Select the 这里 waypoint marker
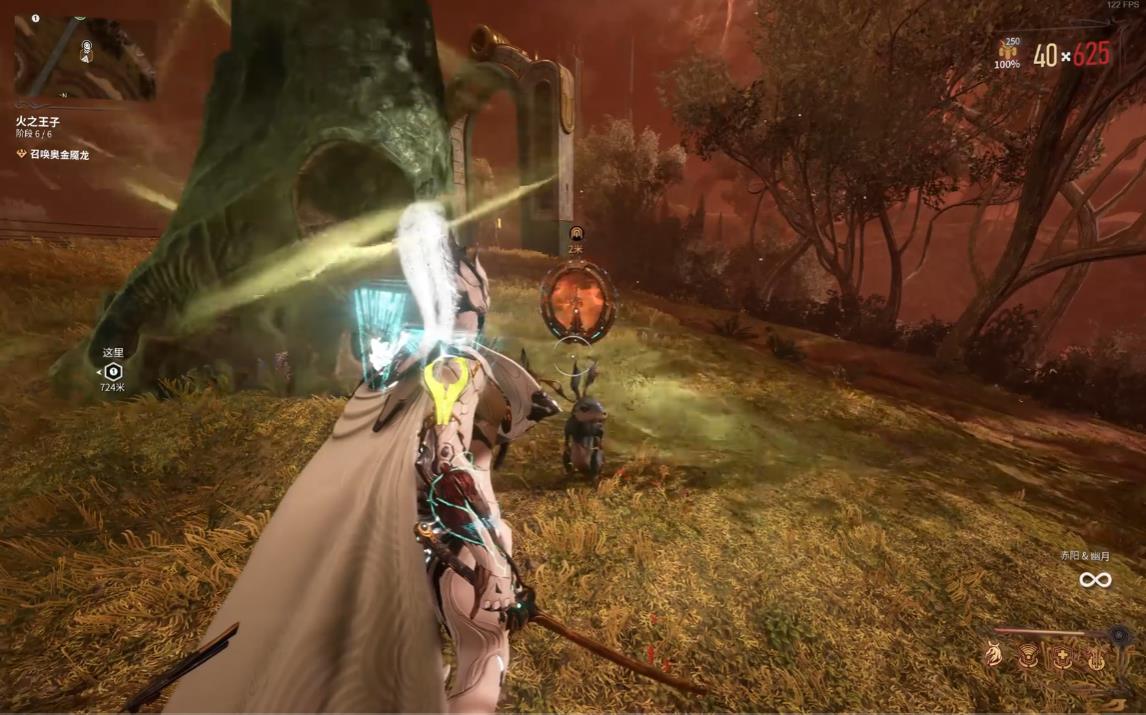Image resolution: width=1146 pixels, height=715 pixels. 113,372
